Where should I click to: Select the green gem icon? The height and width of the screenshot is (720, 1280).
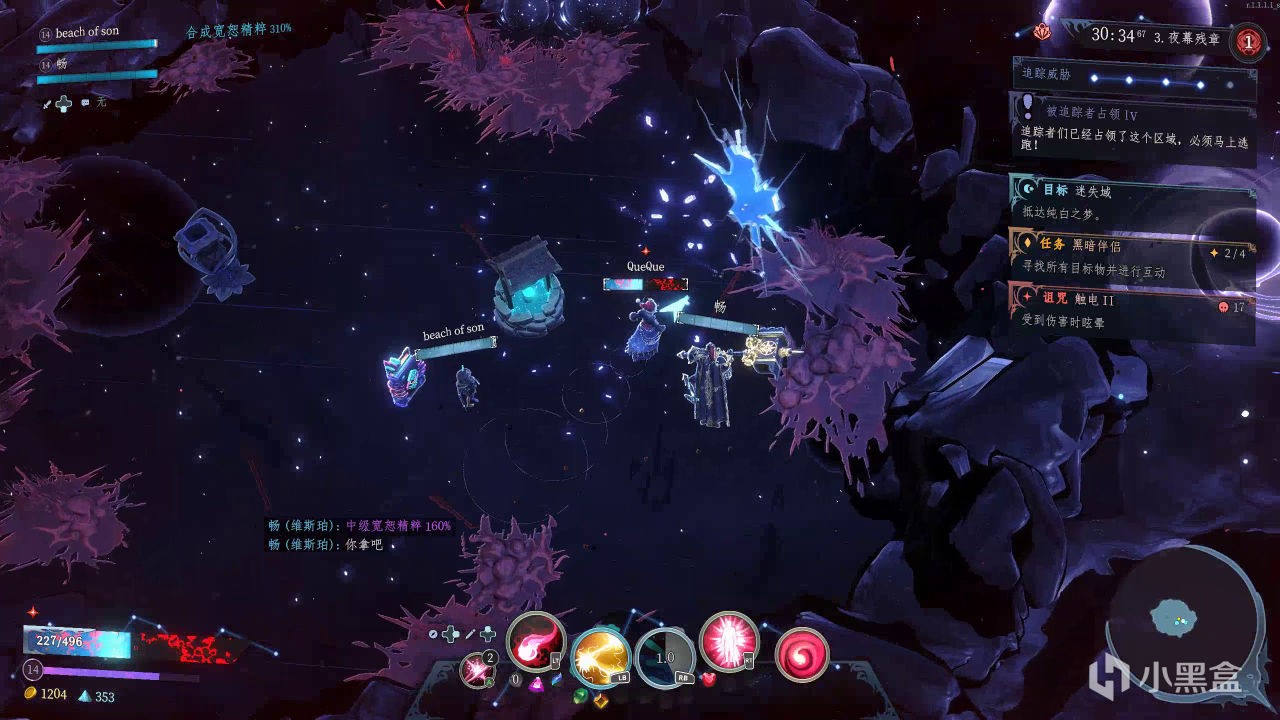(x=579, y=695)
